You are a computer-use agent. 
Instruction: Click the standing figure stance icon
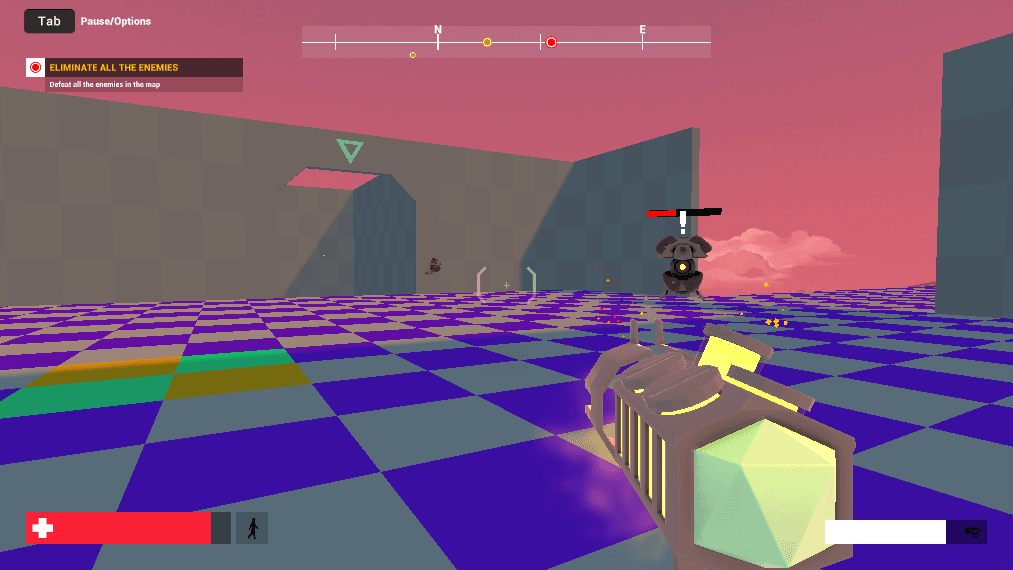pos(252,528)
